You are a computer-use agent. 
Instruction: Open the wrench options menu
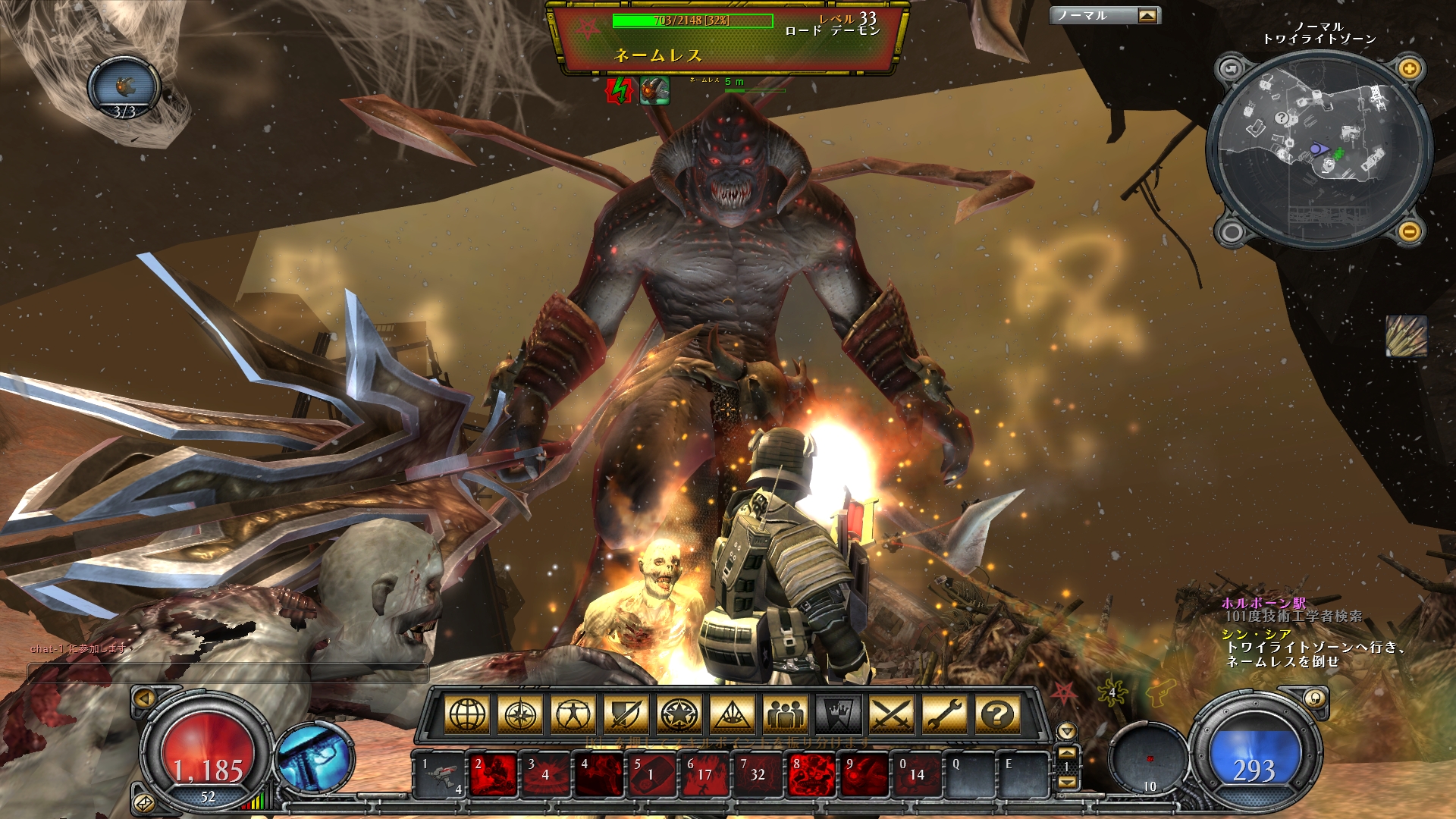(x=945, y=714)
